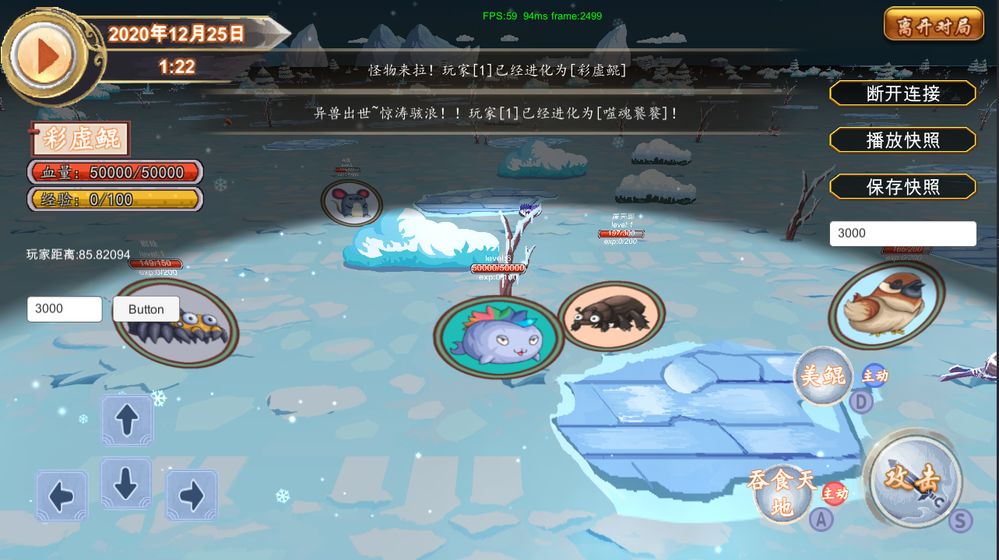Save snapshot with 保存快照 button

coord(902,187)
